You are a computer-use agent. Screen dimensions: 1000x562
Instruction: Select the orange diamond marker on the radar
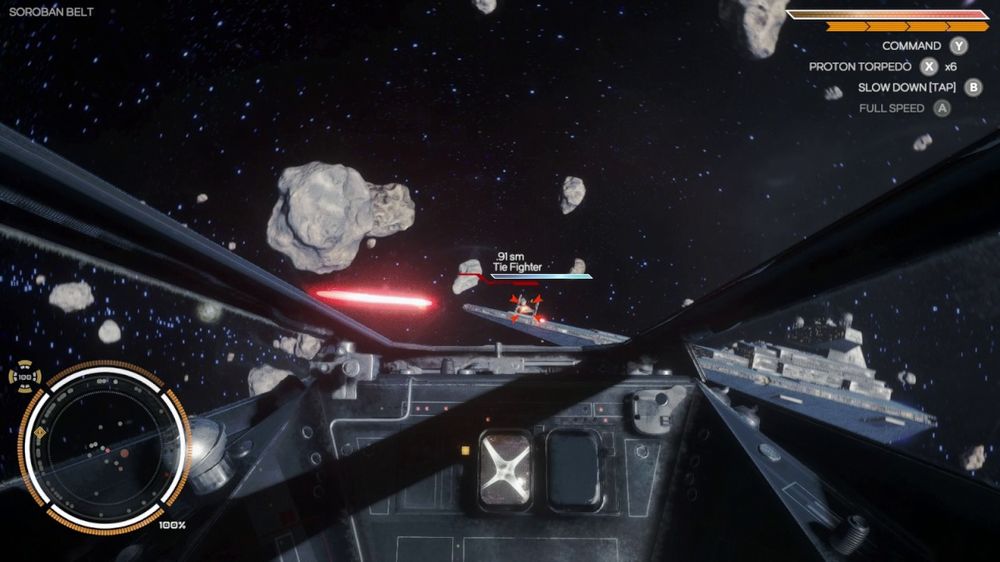39,432
